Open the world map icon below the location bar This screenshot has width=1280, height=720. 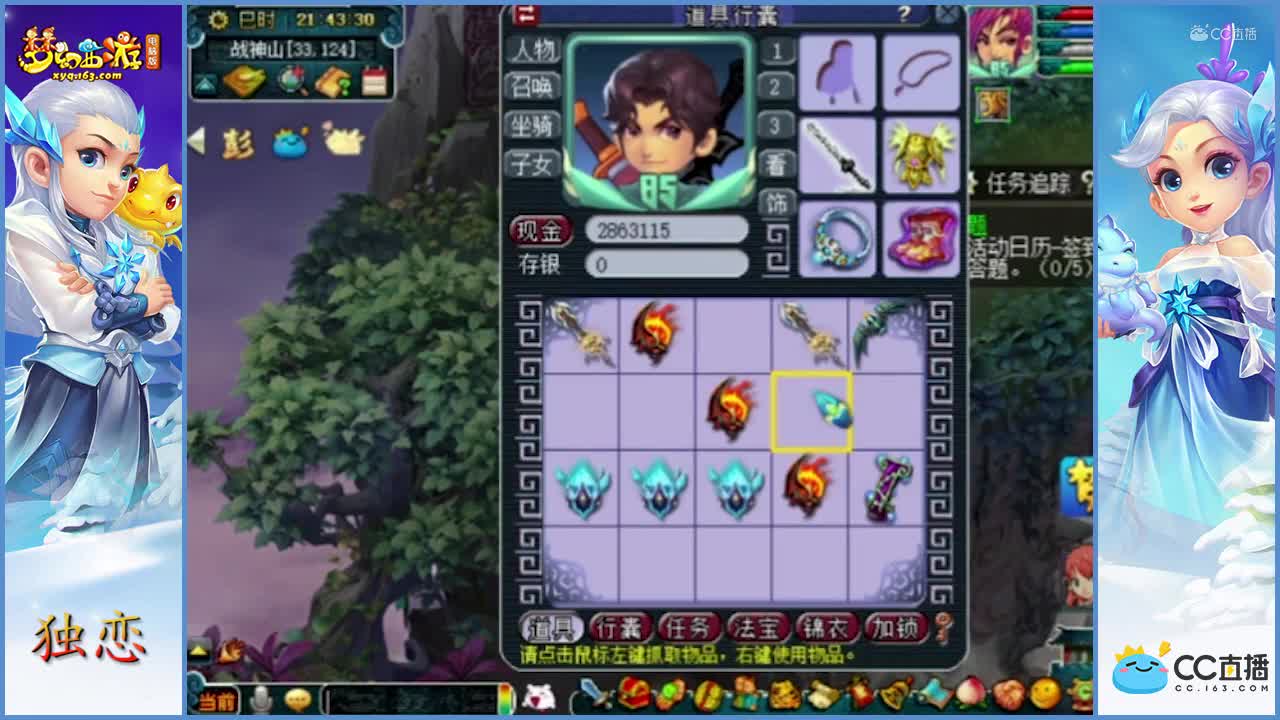[x=290, y=81]
